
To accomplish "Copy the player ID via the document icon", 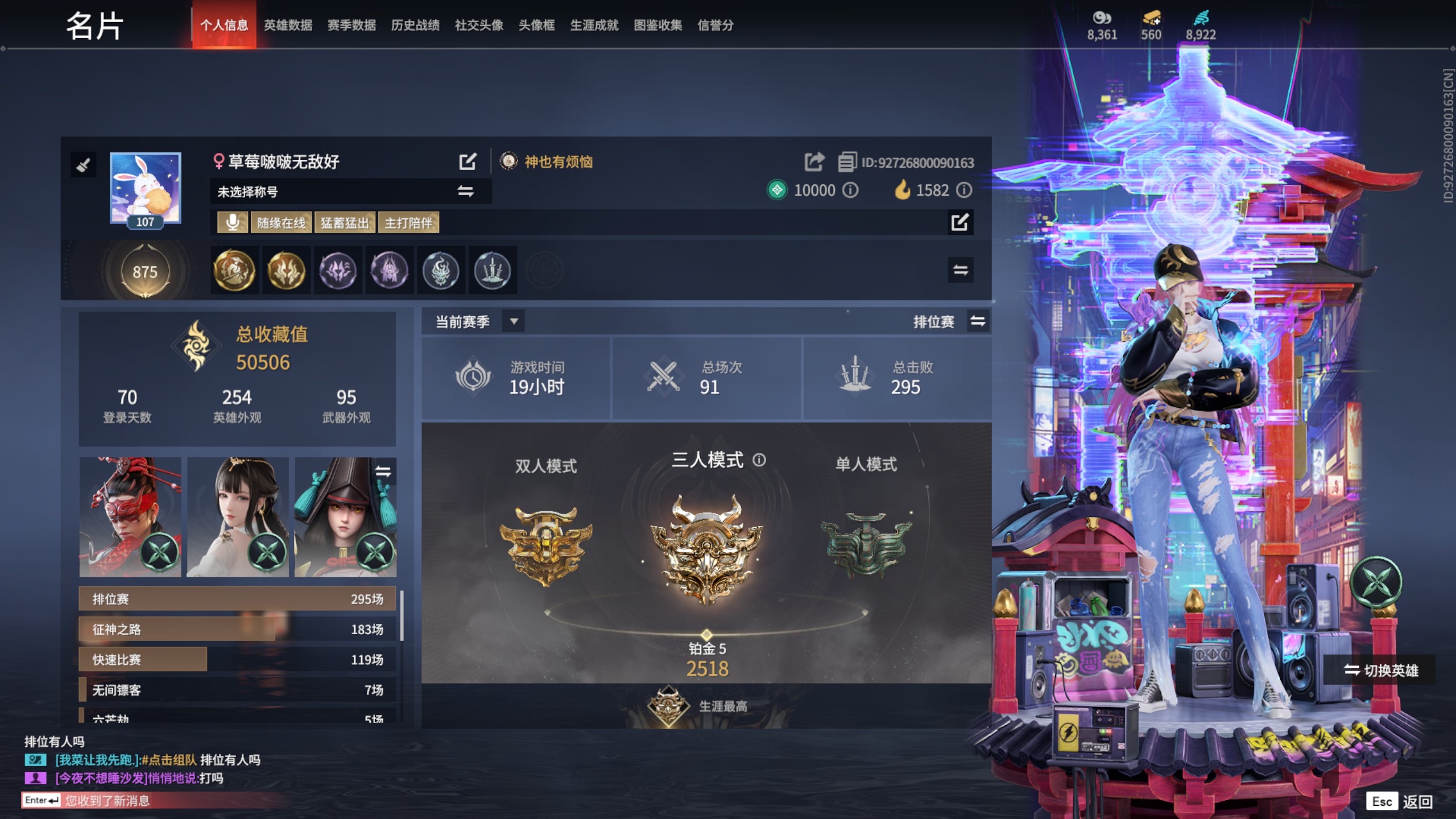I will (848, 162).
